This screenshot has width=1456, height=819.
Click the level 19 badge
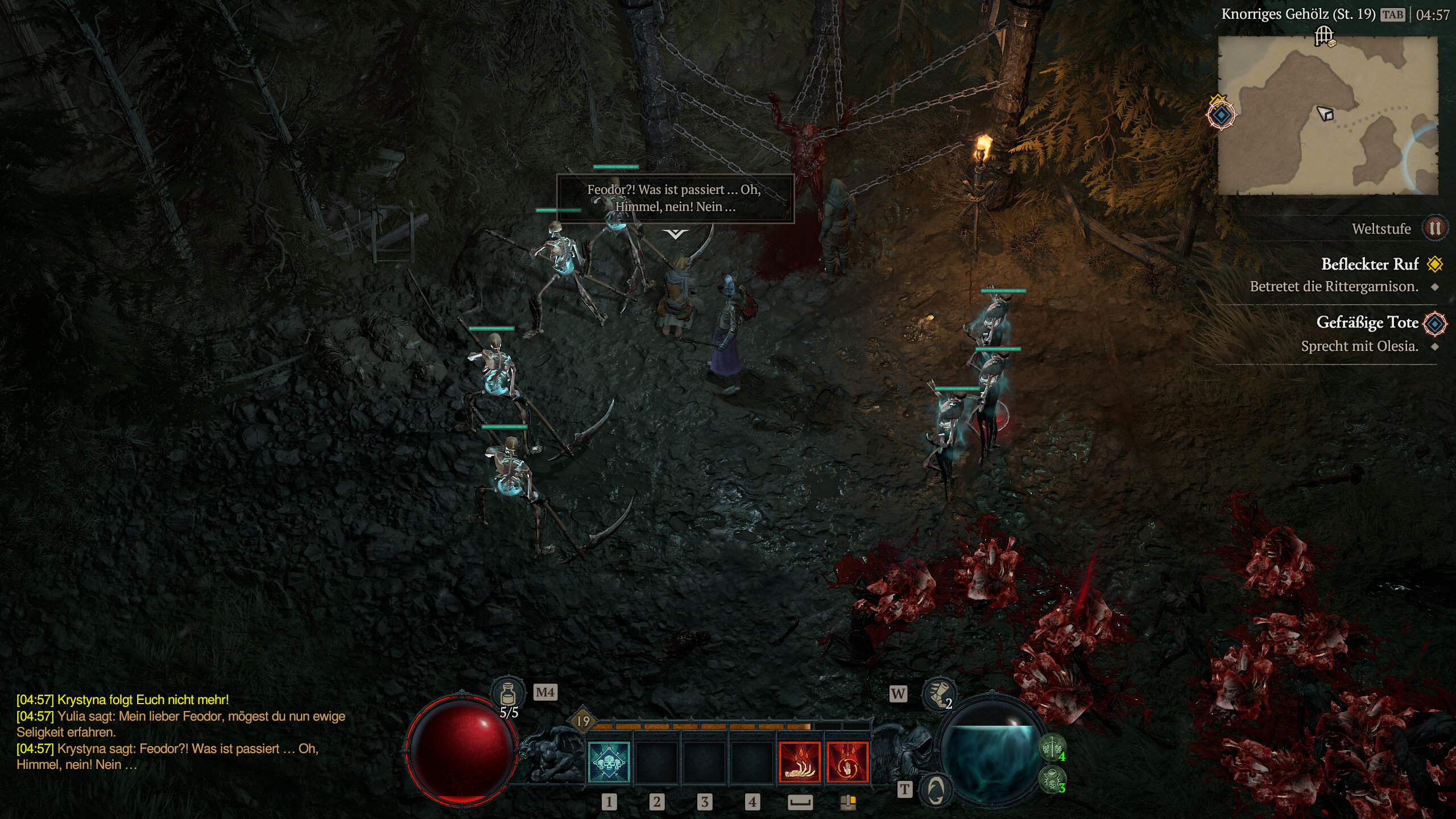click(x=584, y=721)
